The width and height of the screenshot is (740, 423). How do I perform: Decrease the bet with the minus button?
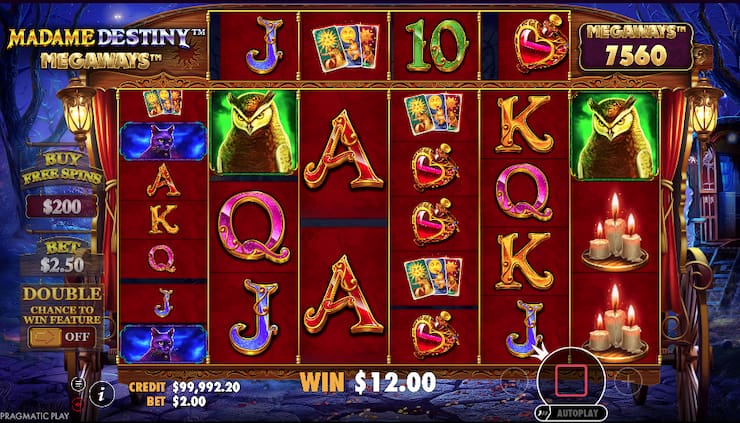512,381
